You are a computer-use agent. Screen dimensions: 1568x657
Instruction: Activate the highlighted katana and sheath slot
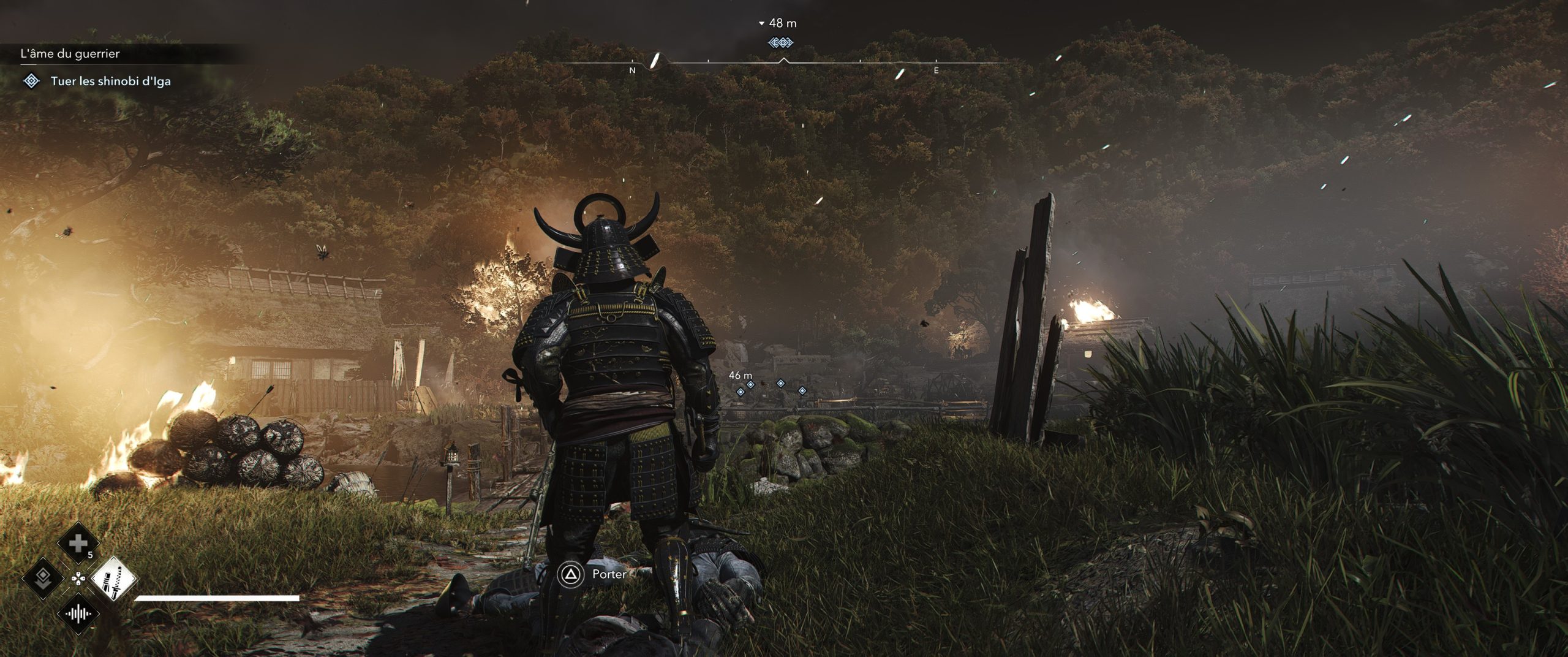114,578
